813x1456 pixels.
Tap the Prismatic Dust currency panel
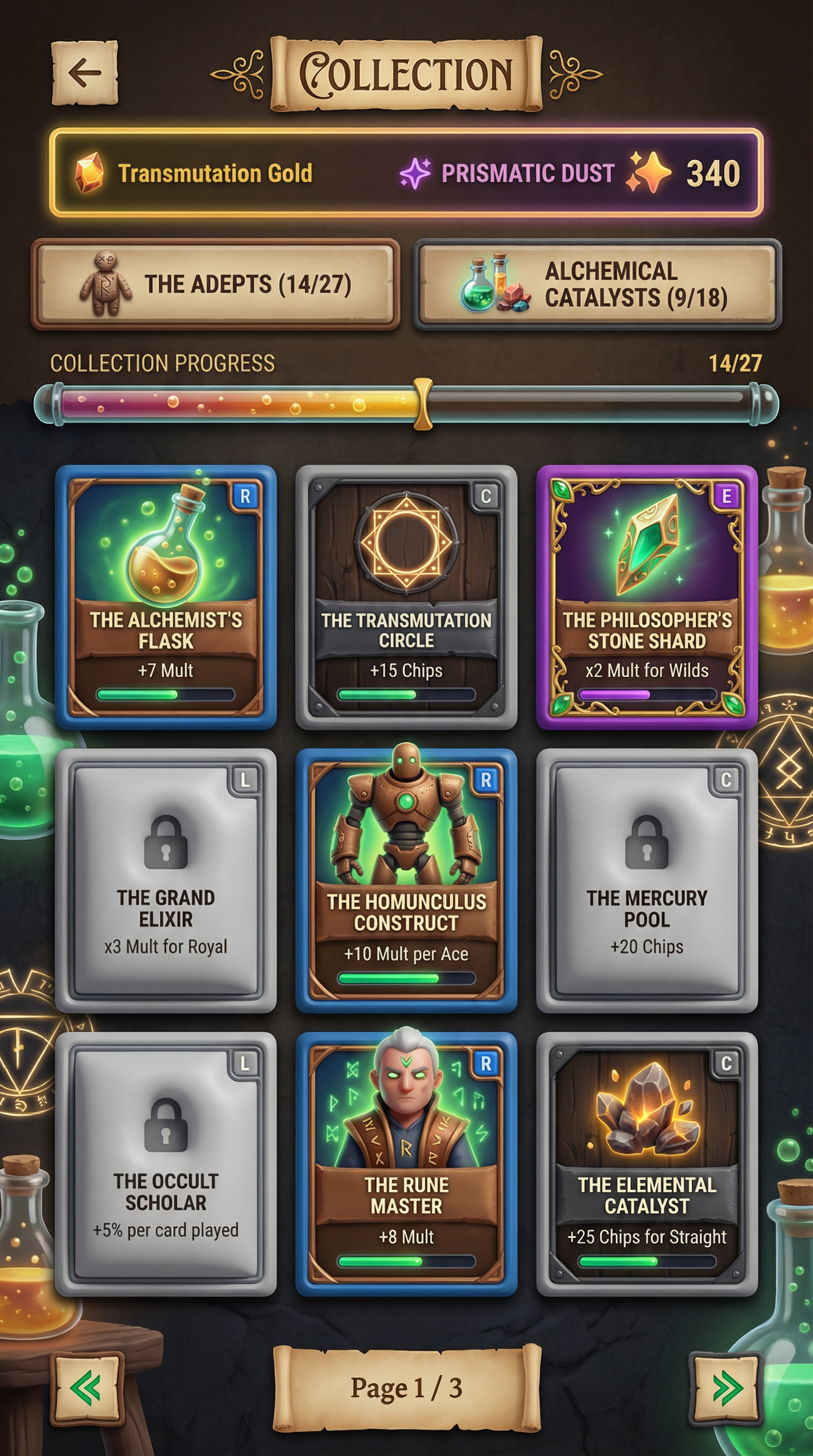(x=571, y=173)
